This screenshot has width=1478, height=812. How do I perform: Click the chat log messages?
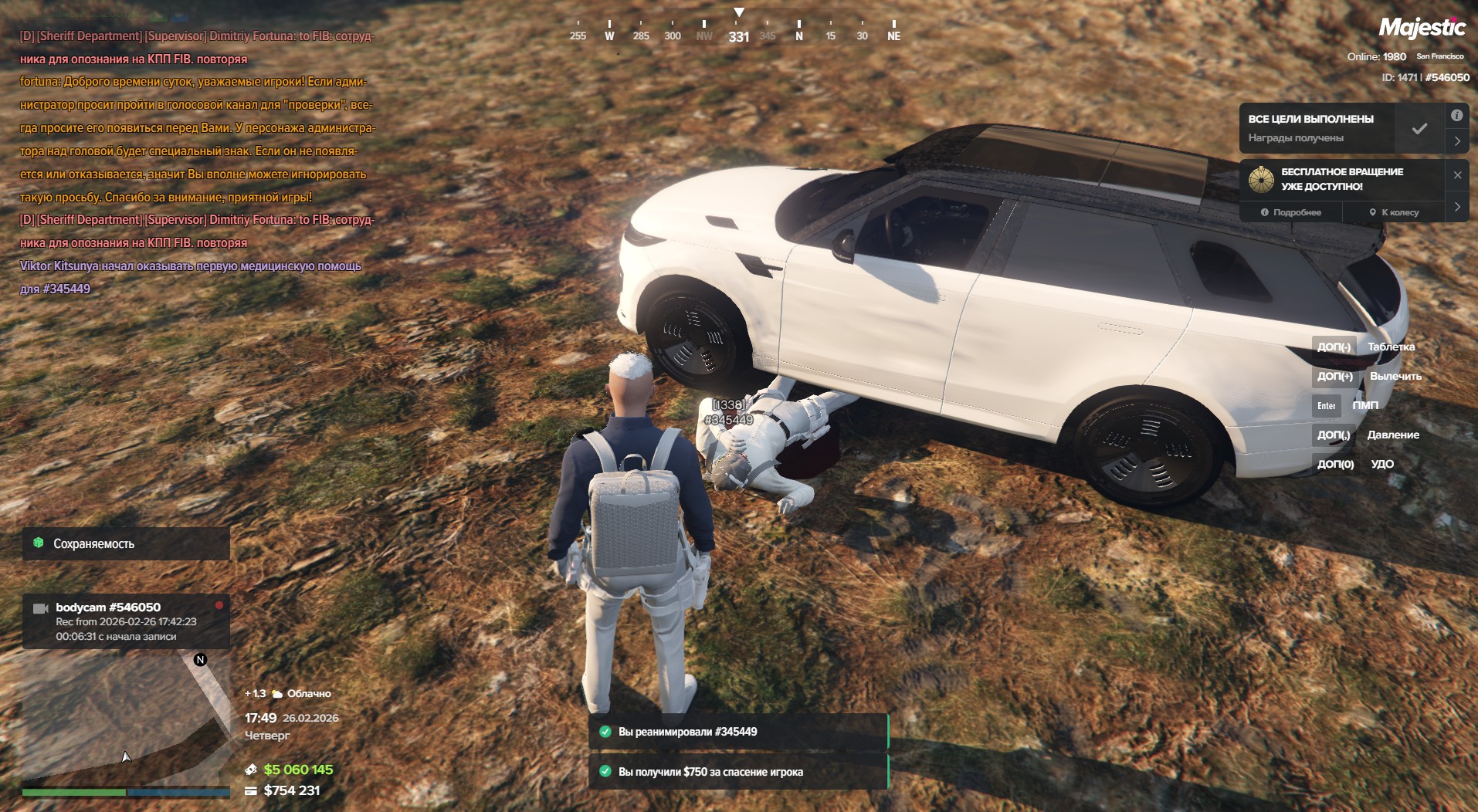pyautogui.click(x=197, y=162)
